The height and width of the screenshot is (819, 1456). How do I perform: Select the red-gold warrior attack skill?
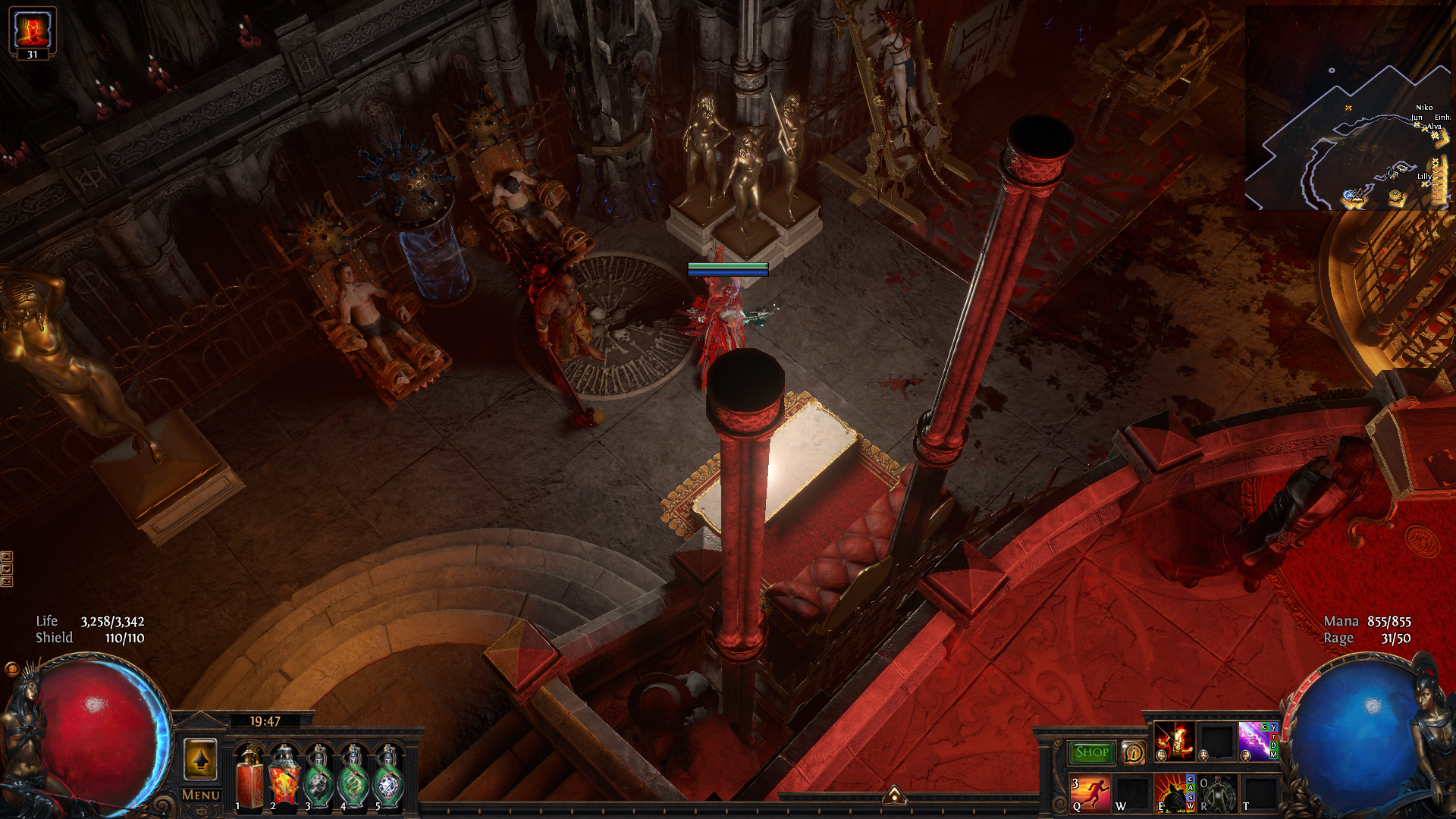[x=1174, y=741]
